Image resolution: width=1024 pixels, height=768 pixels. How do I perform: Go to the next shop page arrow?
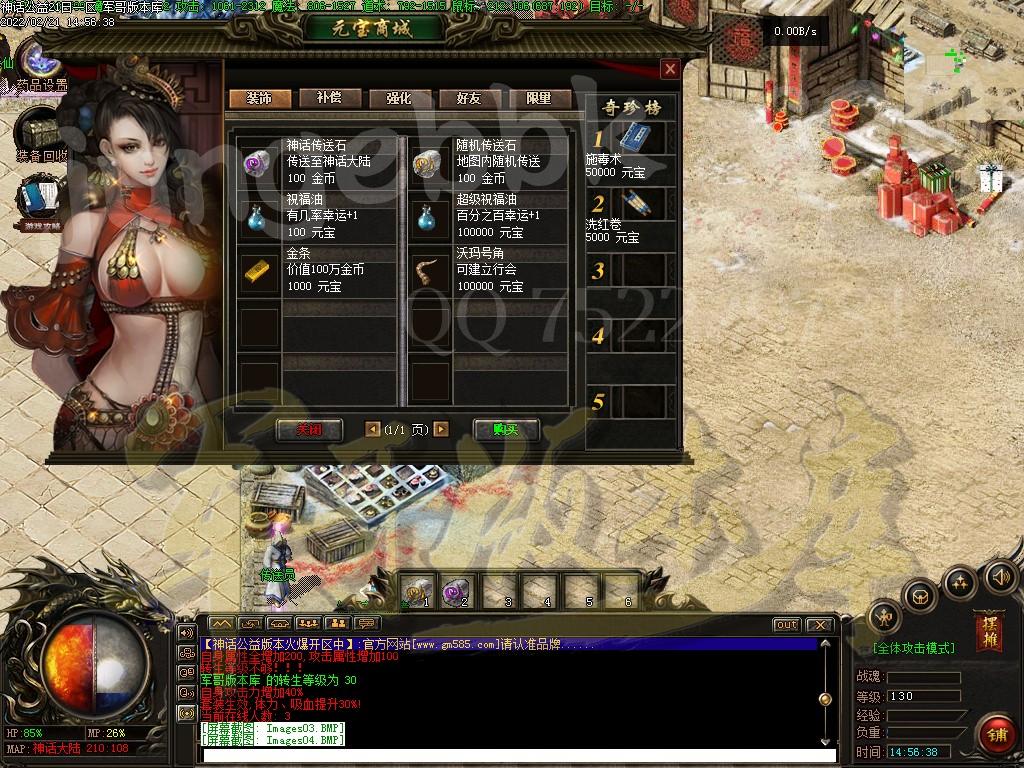pyautogui.click(x=441, y=430)
